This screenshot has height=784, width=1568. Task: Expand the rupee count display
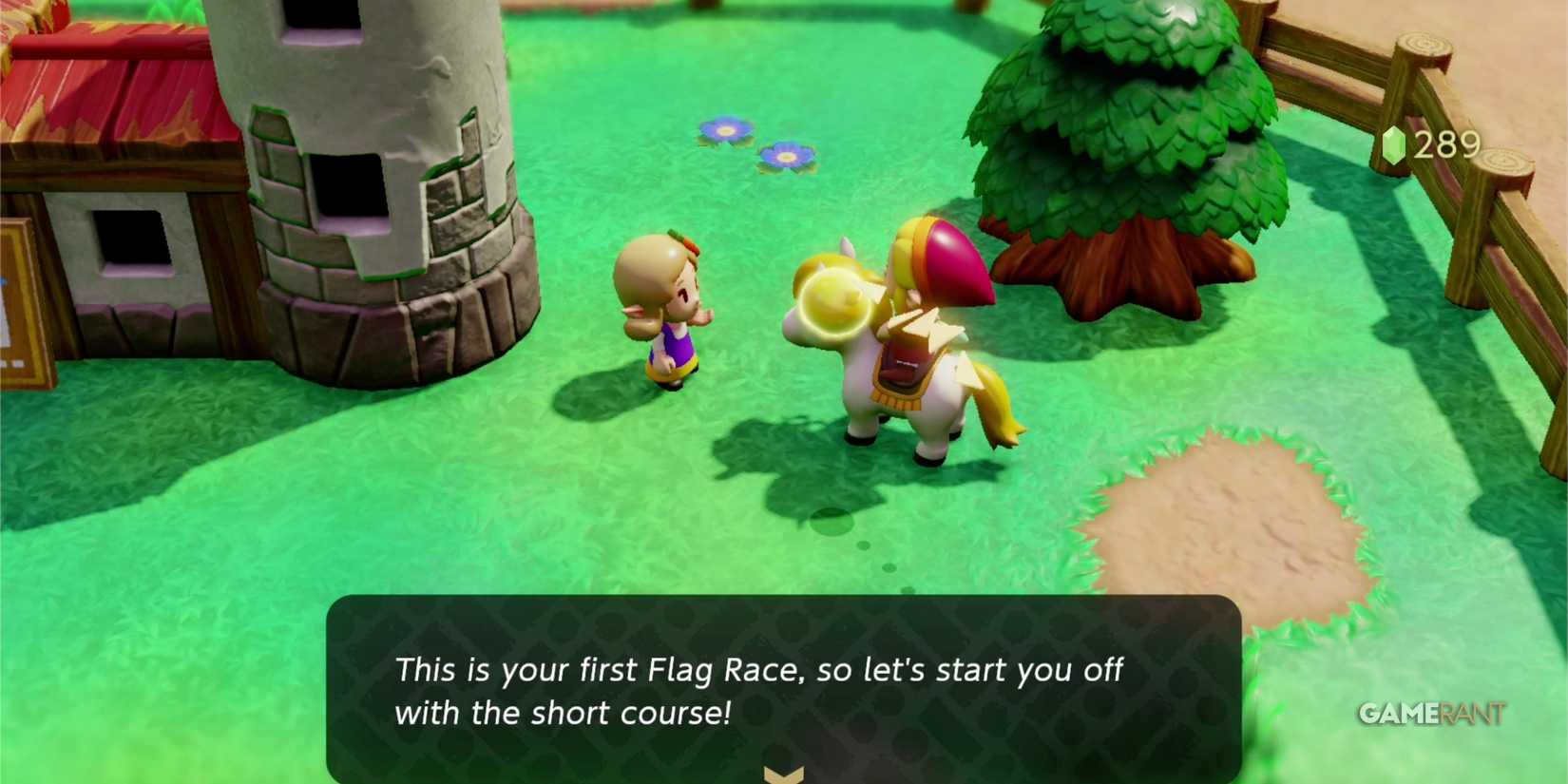[x=1430, y=143]
